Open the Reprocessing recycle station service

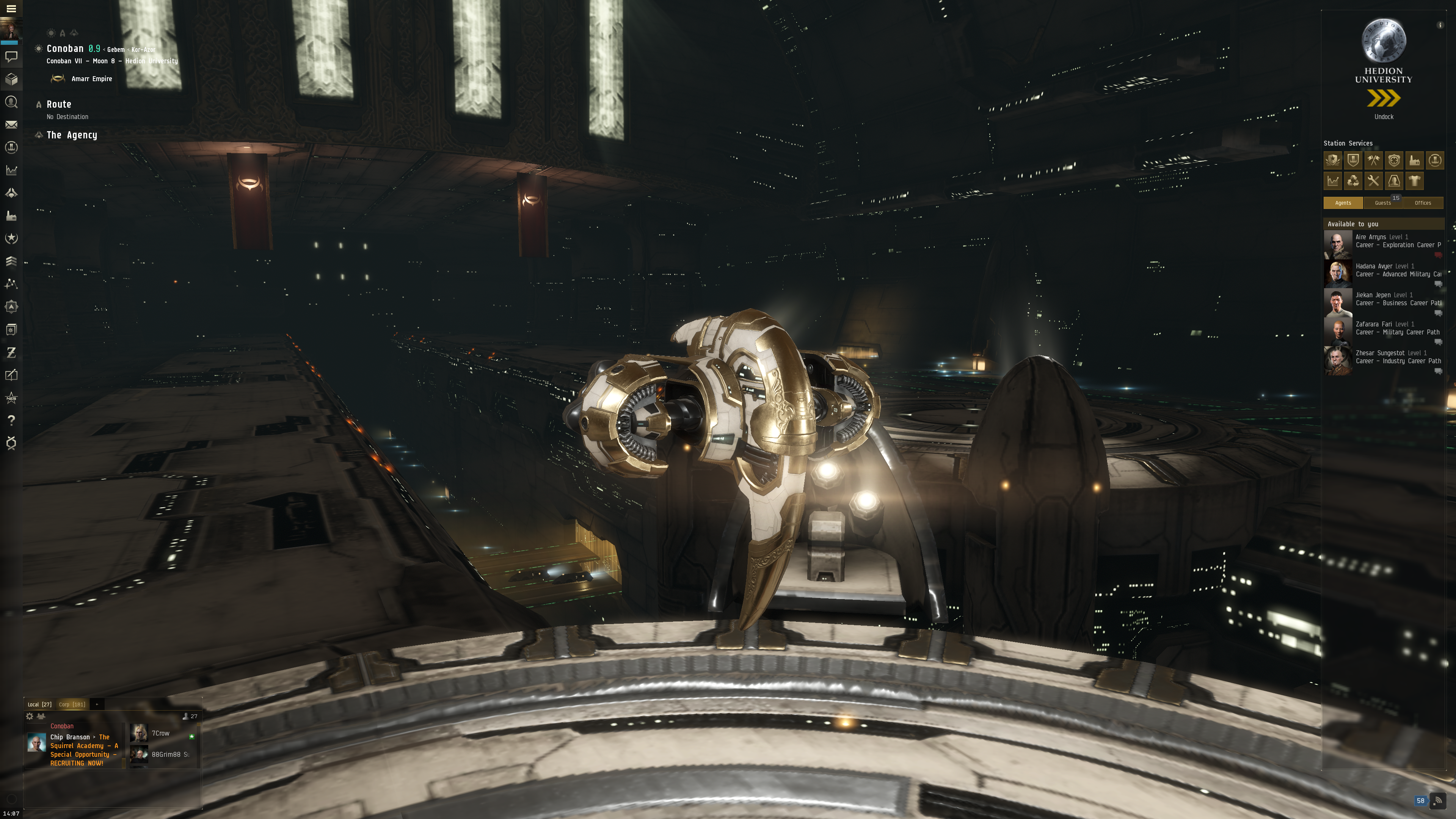point(1352,181)
